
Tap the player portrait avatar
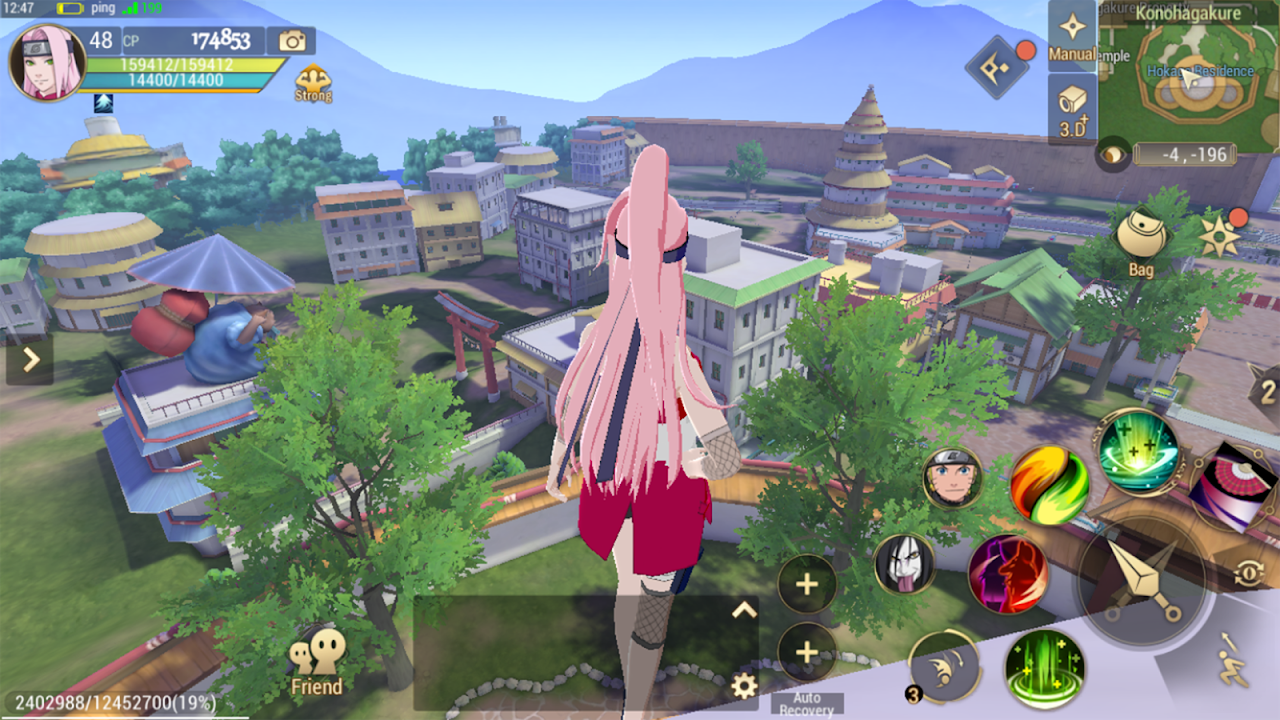coord(47,63)
